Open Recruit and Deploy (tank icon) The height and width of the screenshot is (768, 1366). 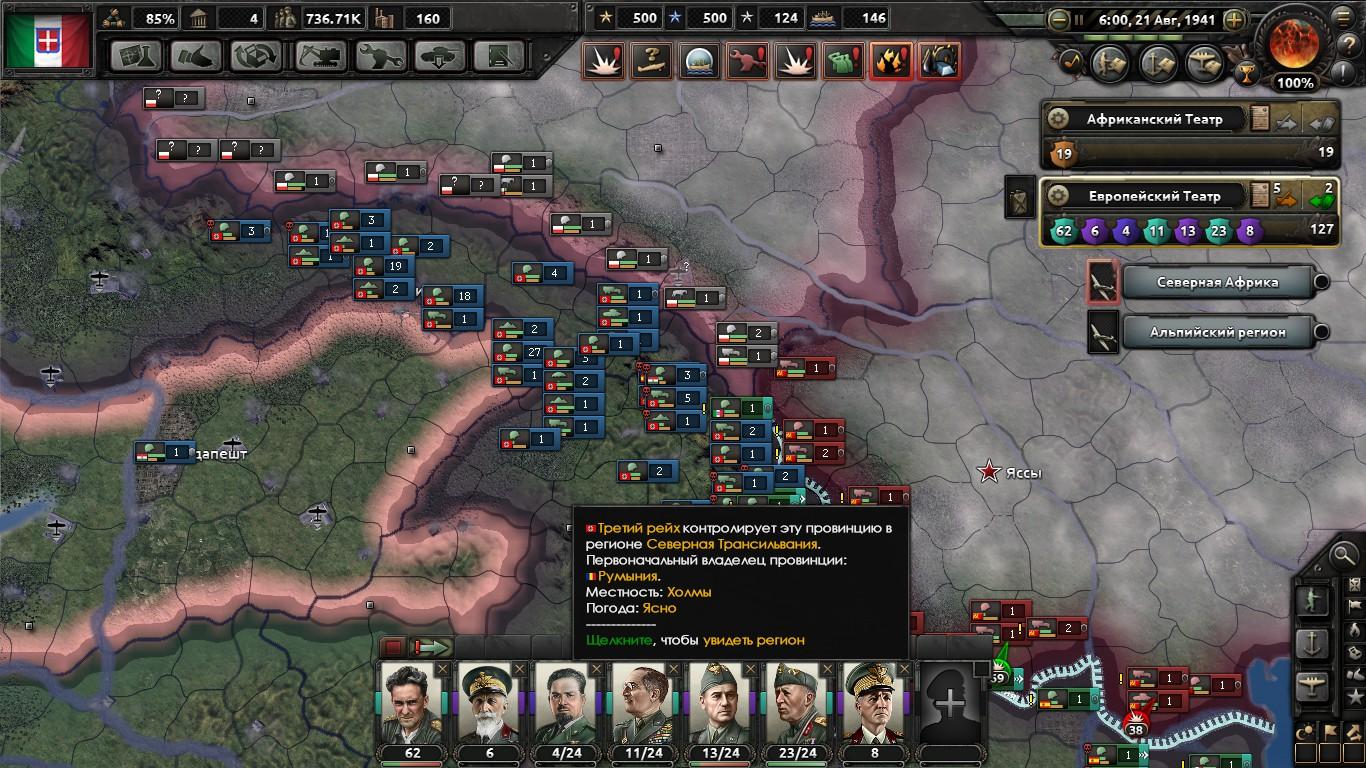[x=438, y=57]
